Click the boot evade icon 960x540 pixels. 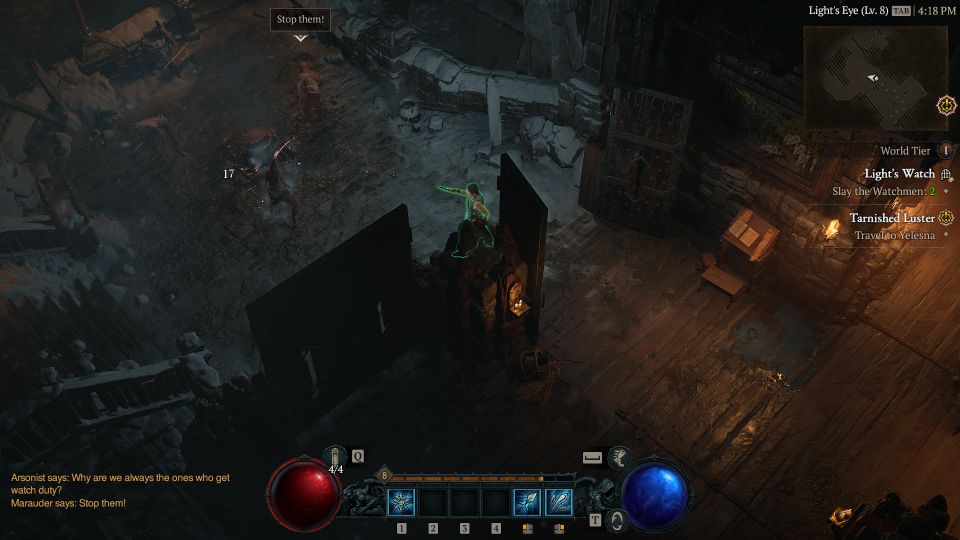pos(619,457)
